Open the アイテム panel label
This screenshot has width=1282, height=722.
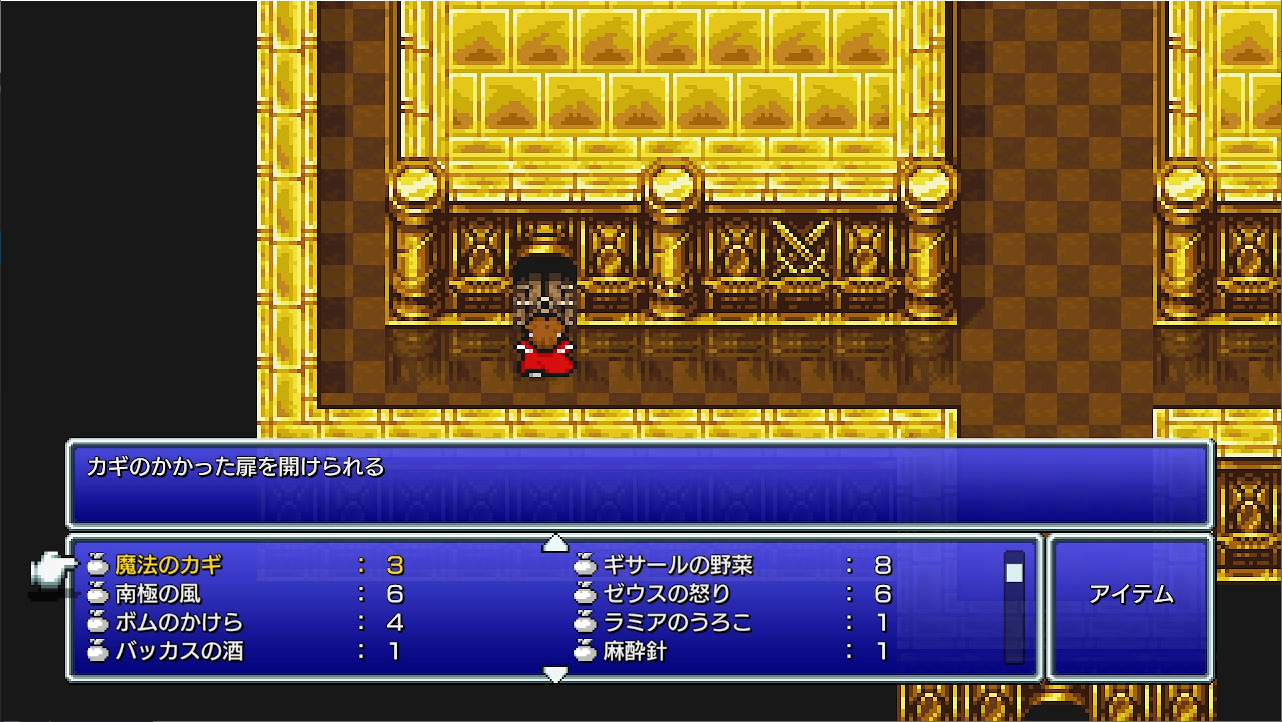(x=1130, y=595)
